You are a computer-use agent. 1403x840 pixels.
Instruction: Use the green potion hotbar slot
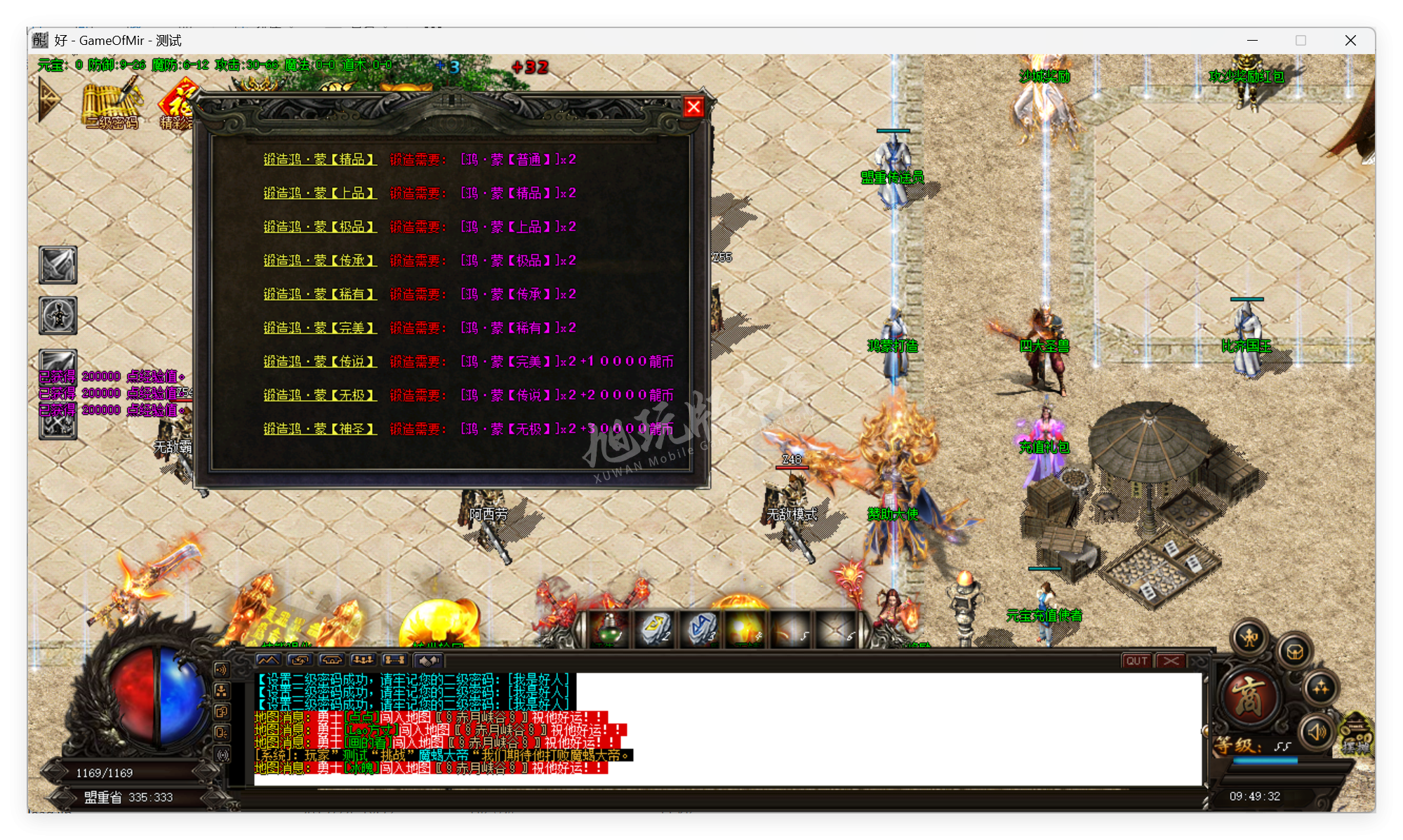coord(609,628)
